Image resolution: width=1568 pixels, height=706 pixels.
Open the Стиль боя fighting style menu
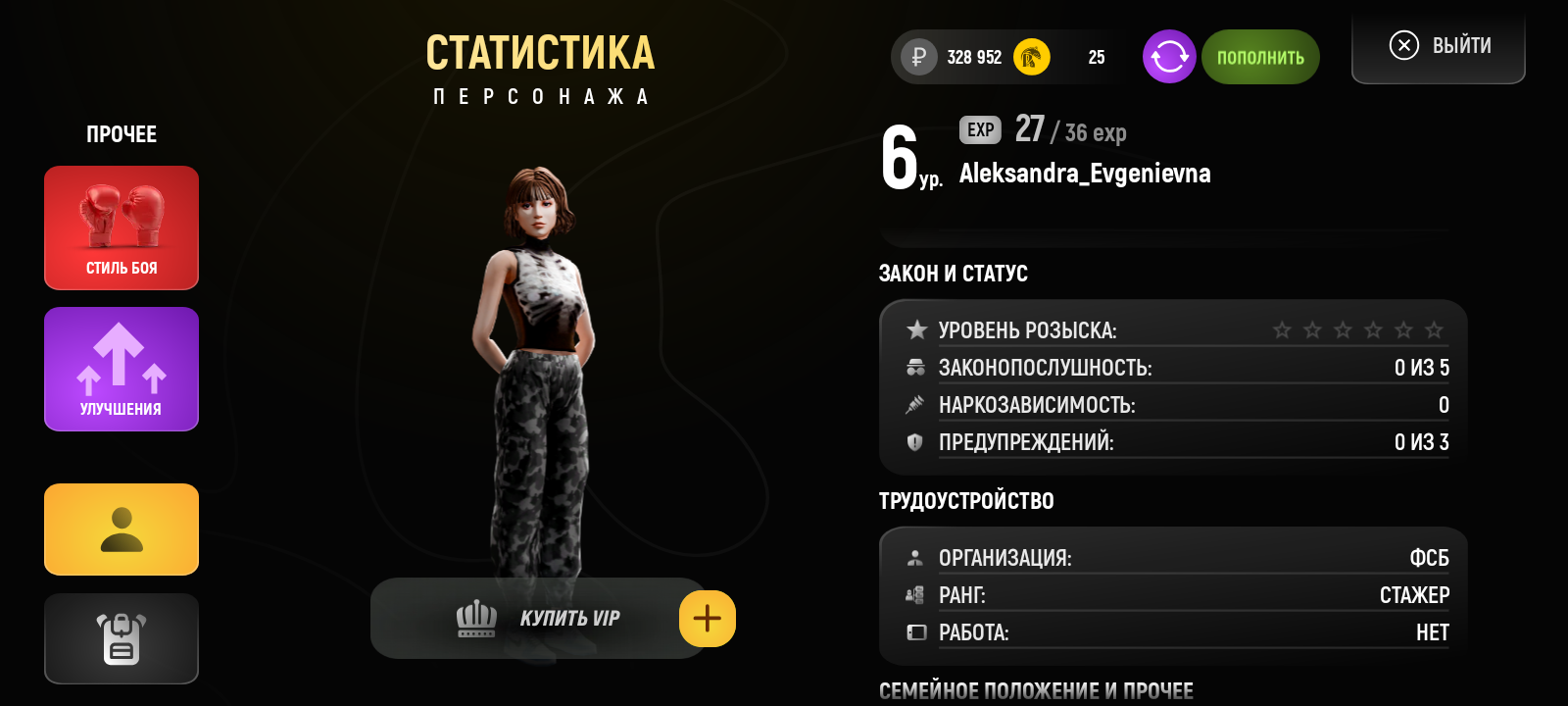tap(122, 227)
